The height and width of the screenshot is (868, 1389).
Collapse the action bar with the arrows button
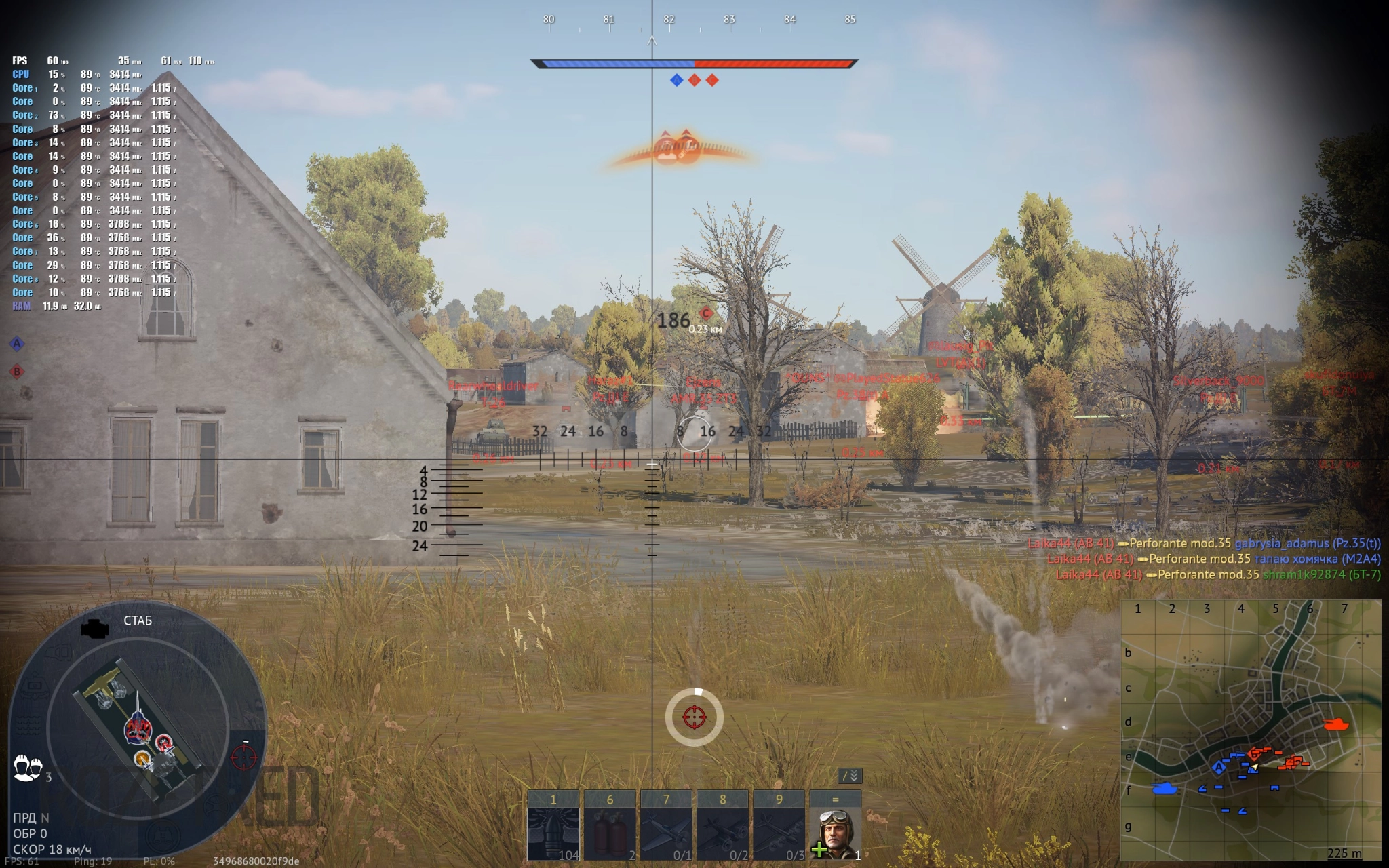[x=850, y=775]
